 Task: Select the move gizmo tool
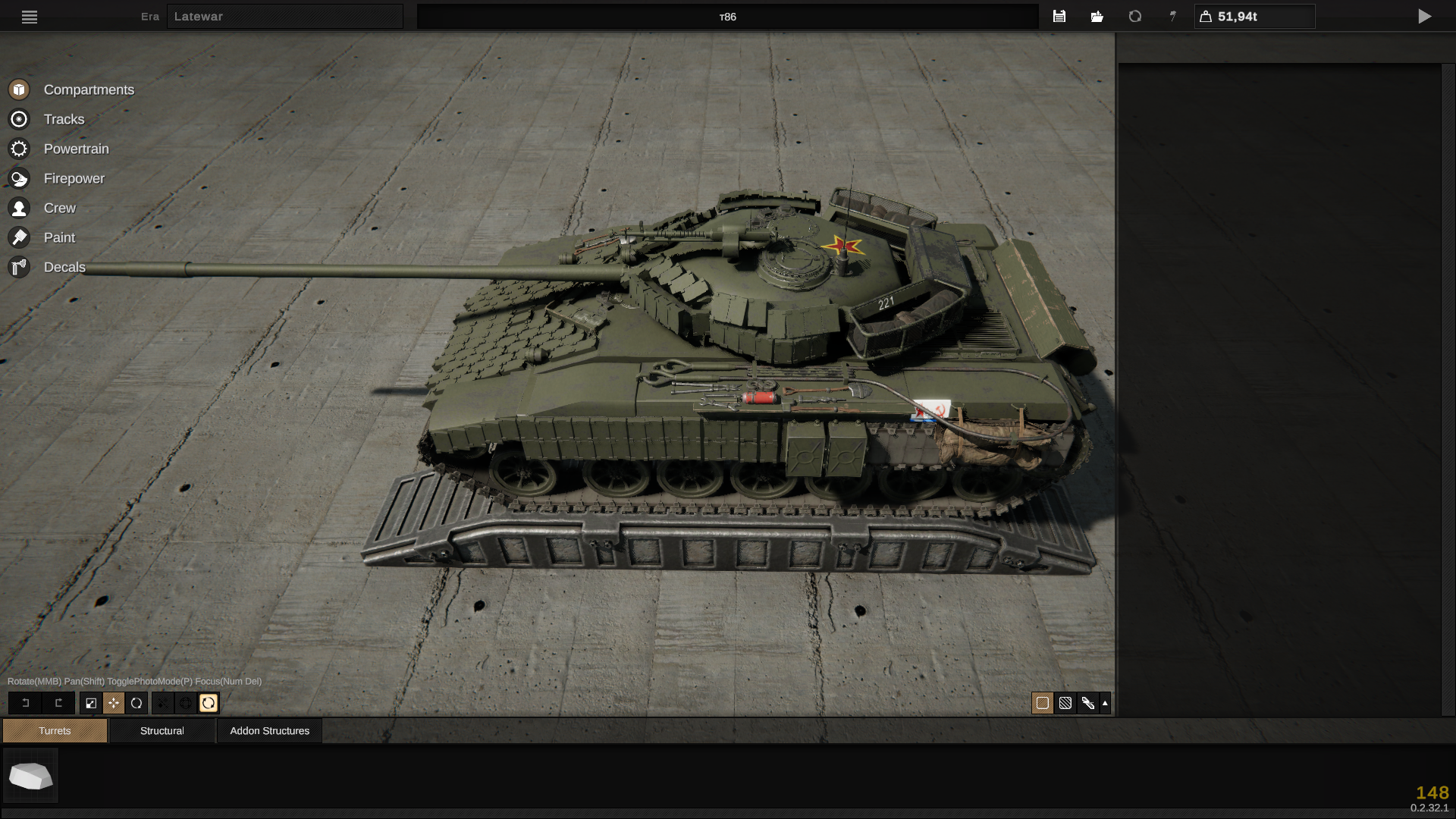coord(114,703)
